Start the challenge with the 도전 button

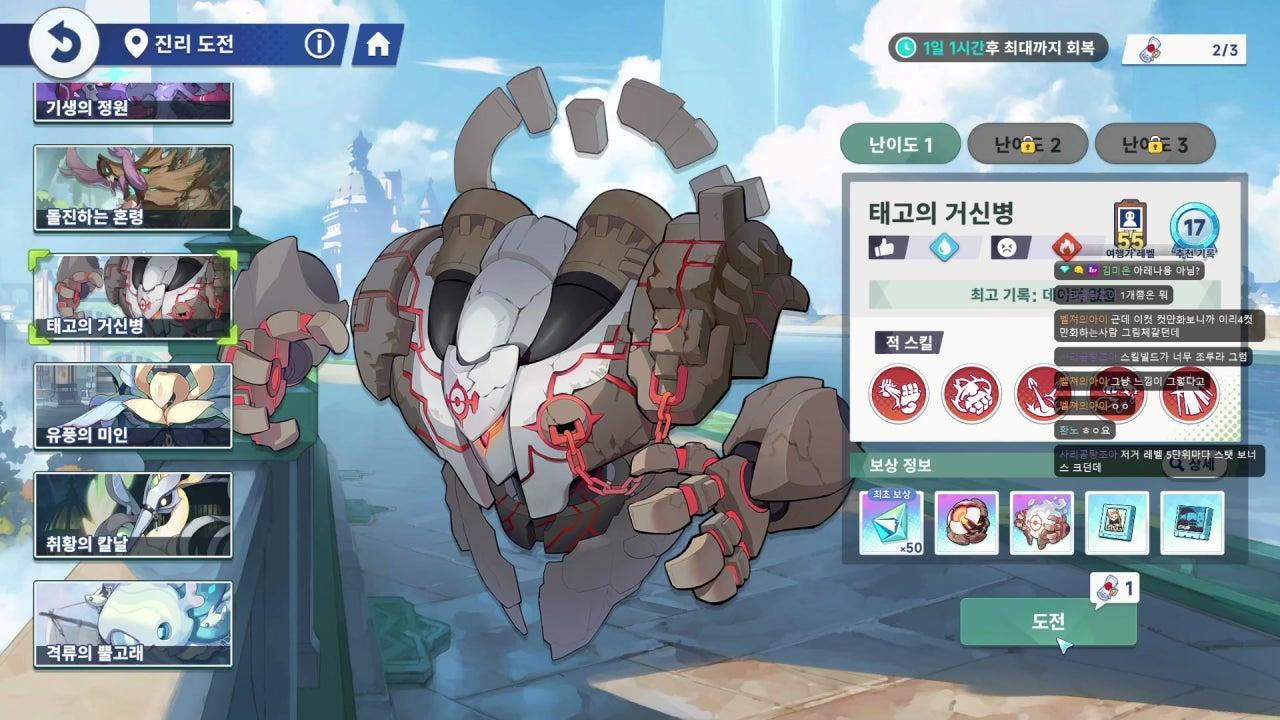[x=1048, y=622]
